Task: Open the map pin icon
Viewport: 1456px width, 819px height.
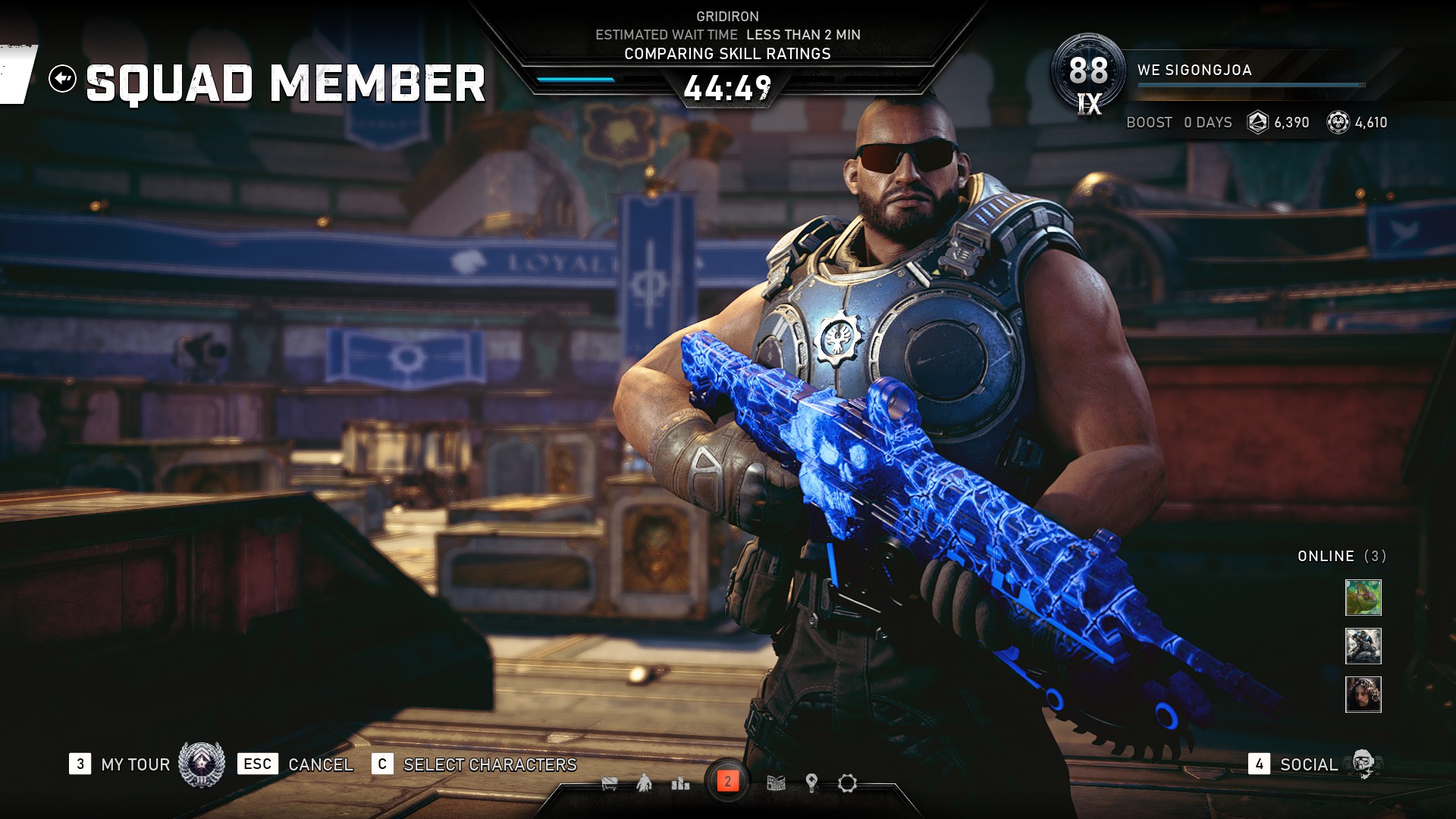Action: [811, 783]
